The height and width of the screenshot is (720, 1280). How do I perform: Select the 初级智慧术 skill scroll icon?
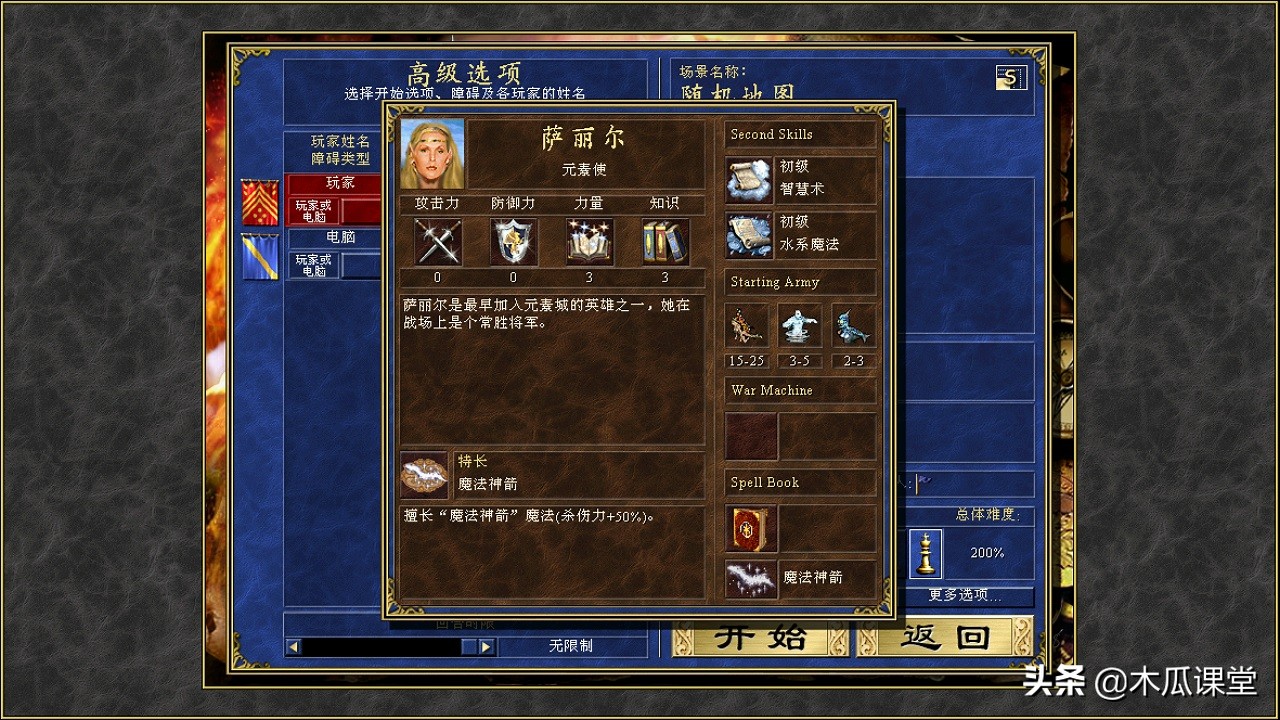(750, 178)
